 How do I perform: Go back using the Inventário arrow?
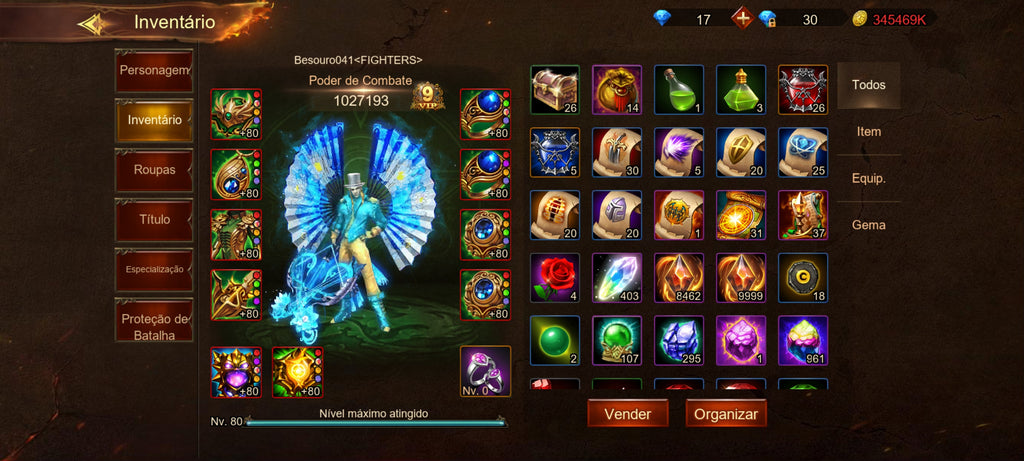click(x=93, y=23)
